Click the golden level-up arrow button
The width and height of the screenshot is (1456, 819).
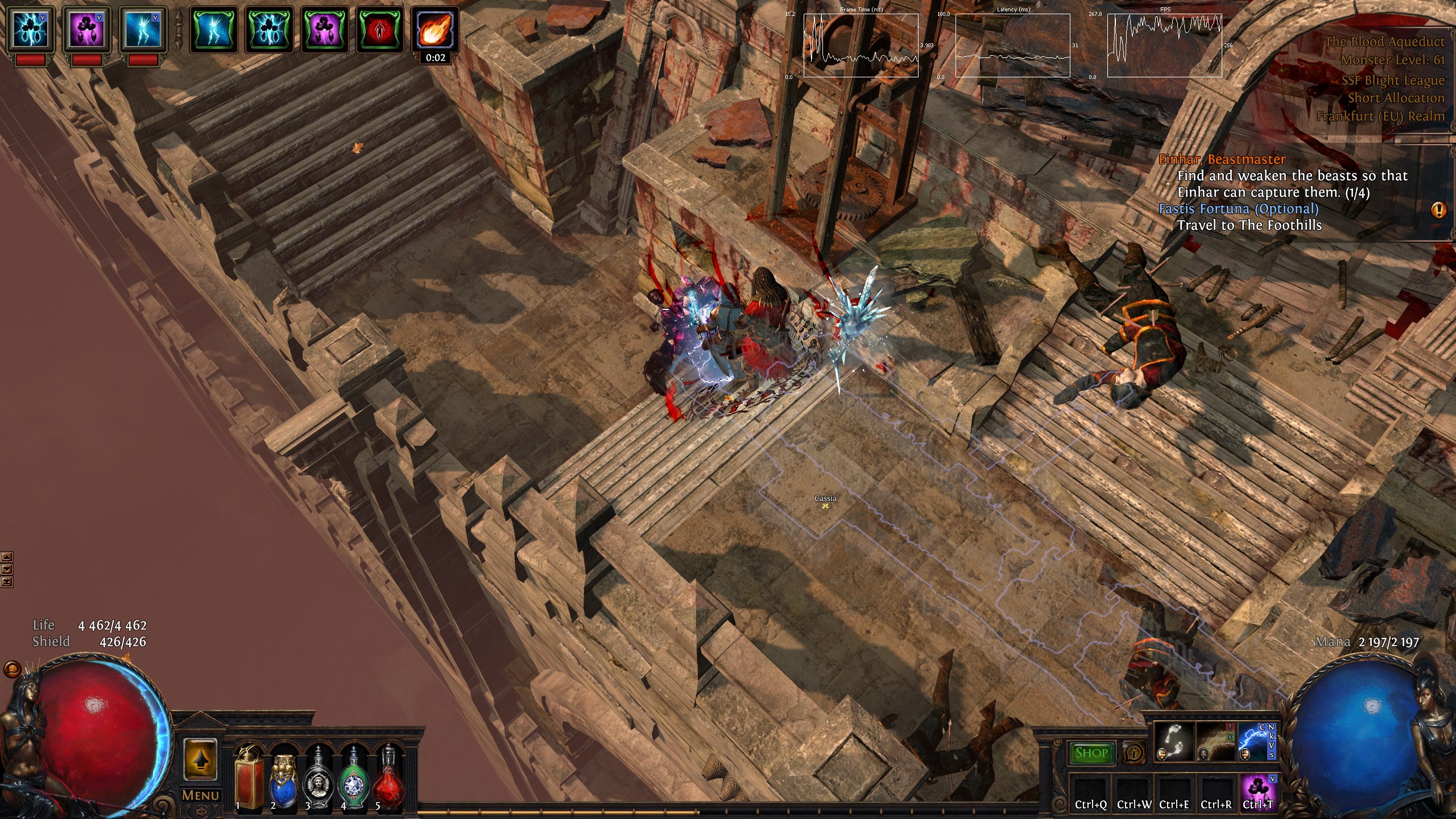(200, 759)
